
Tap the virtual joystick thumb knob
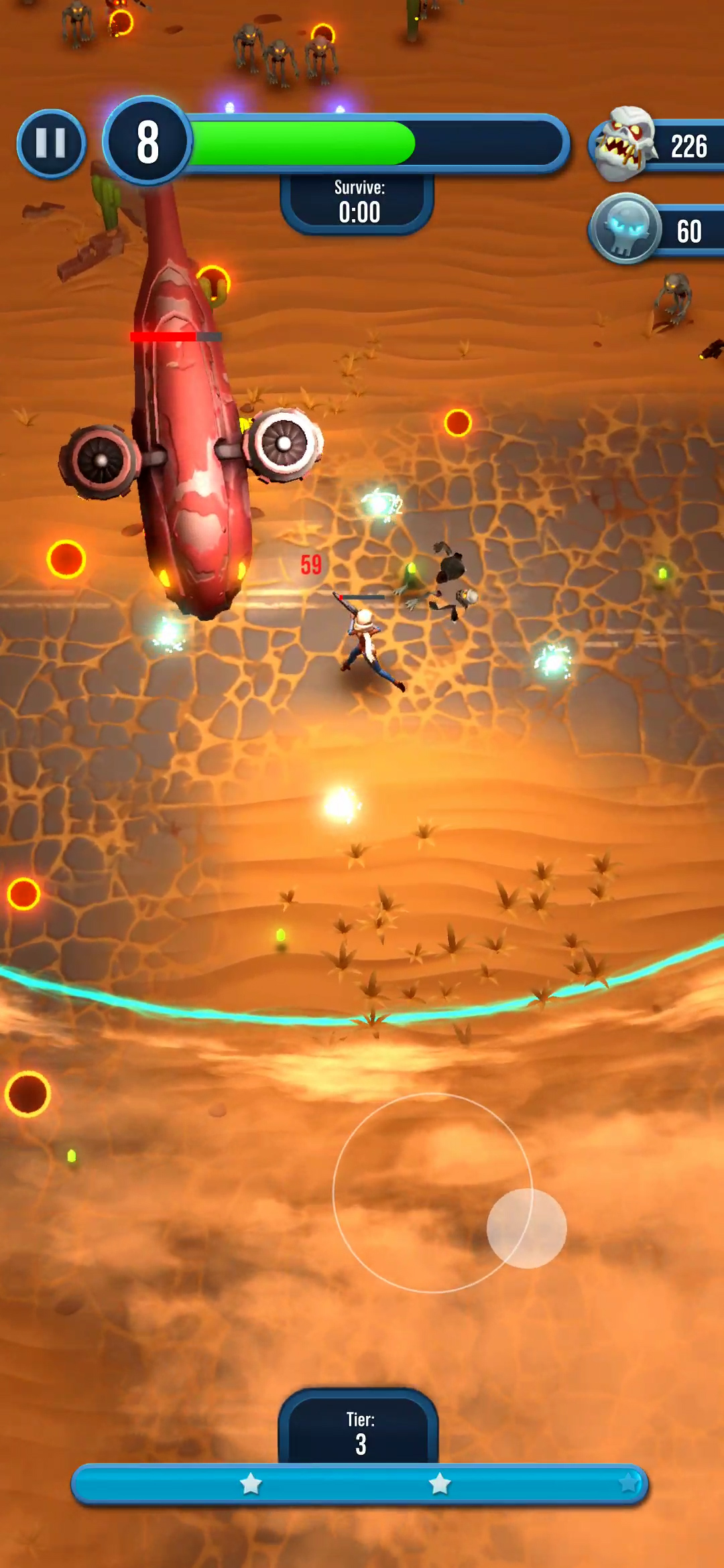click(x=526, y=1228)
